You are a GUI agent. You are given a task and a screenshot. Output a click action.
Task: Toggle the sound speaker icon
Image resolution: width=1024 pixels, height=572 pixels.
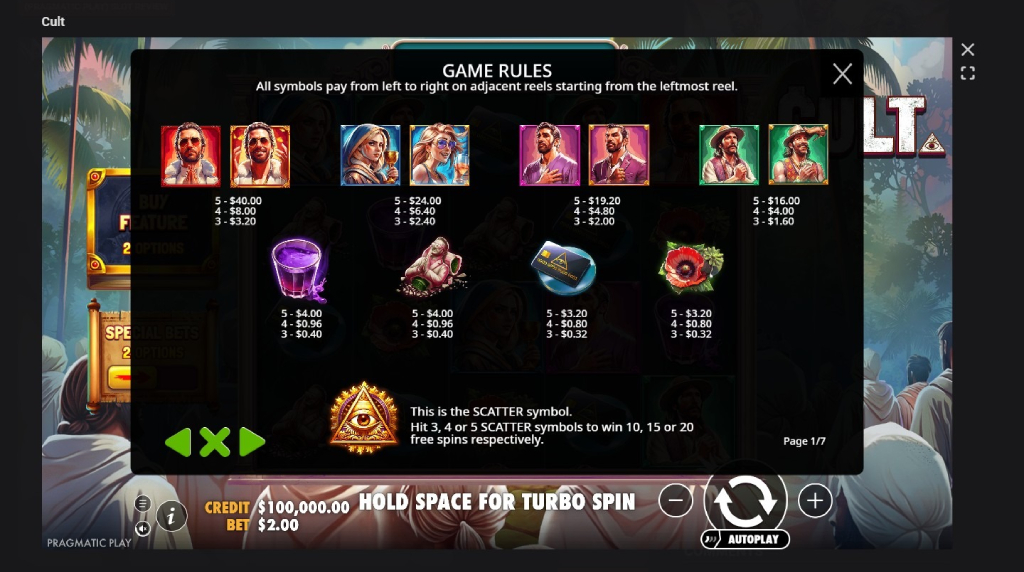pos(143,529)
